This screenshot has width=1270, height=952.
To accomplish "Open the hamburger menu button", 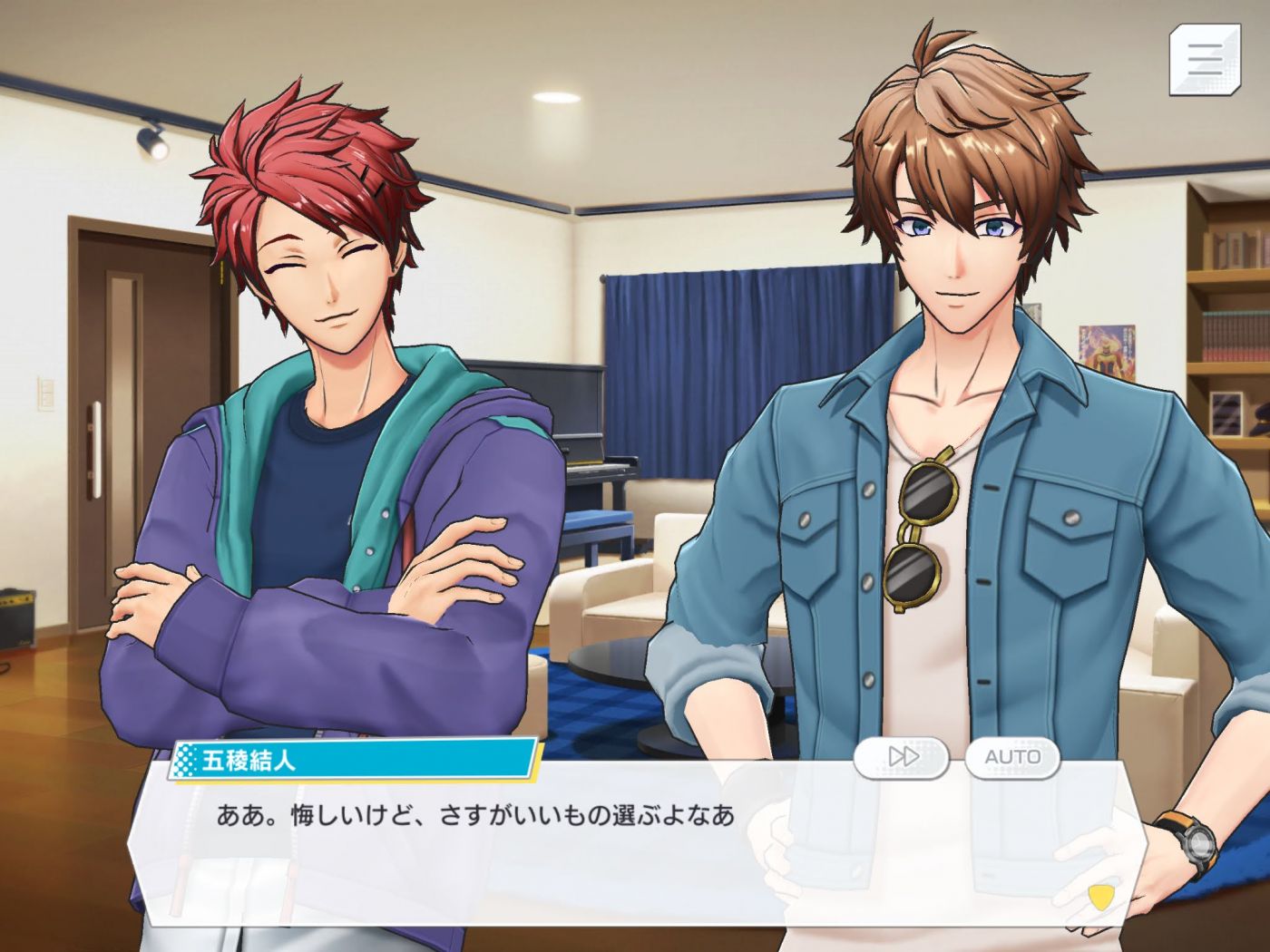I will tap(1204, 59).
